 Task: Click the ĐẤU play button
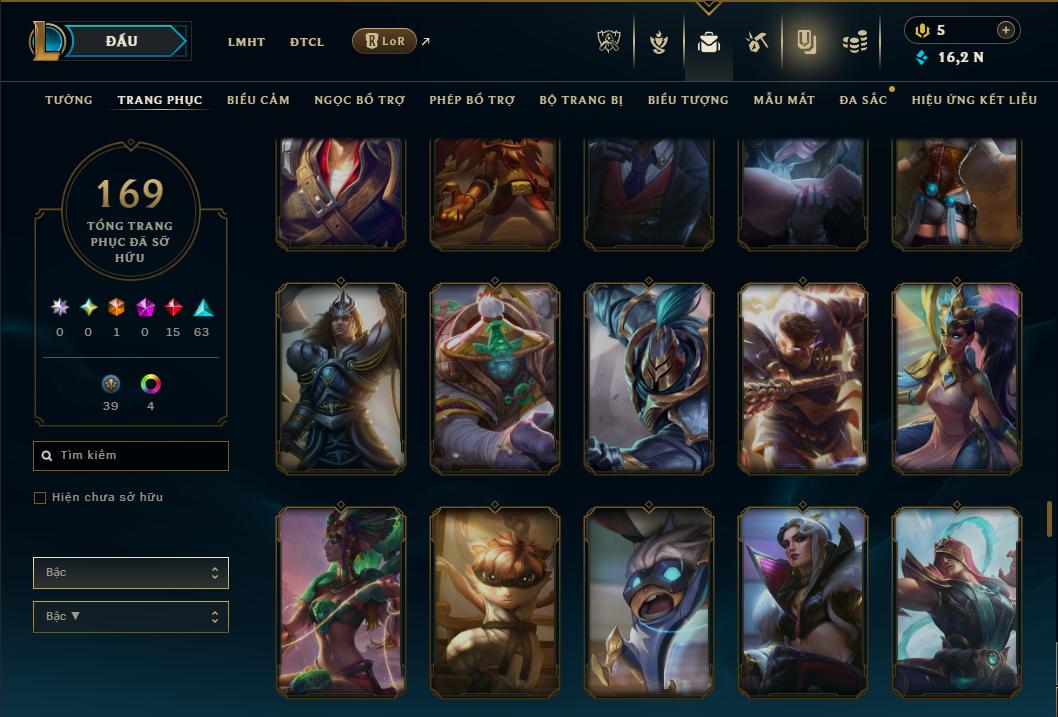[121, 41]
